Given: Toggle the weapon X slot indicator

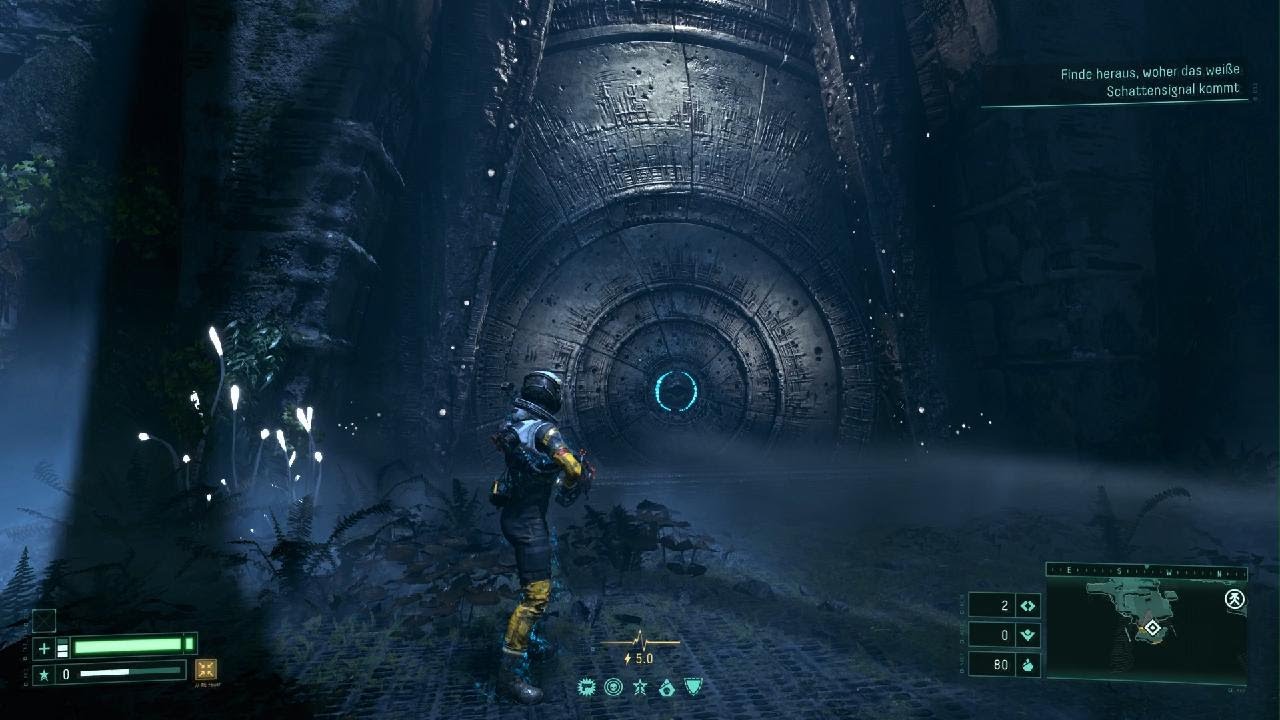Looking at the screenshot, I should pyautogui.click(x=44, y=621).
